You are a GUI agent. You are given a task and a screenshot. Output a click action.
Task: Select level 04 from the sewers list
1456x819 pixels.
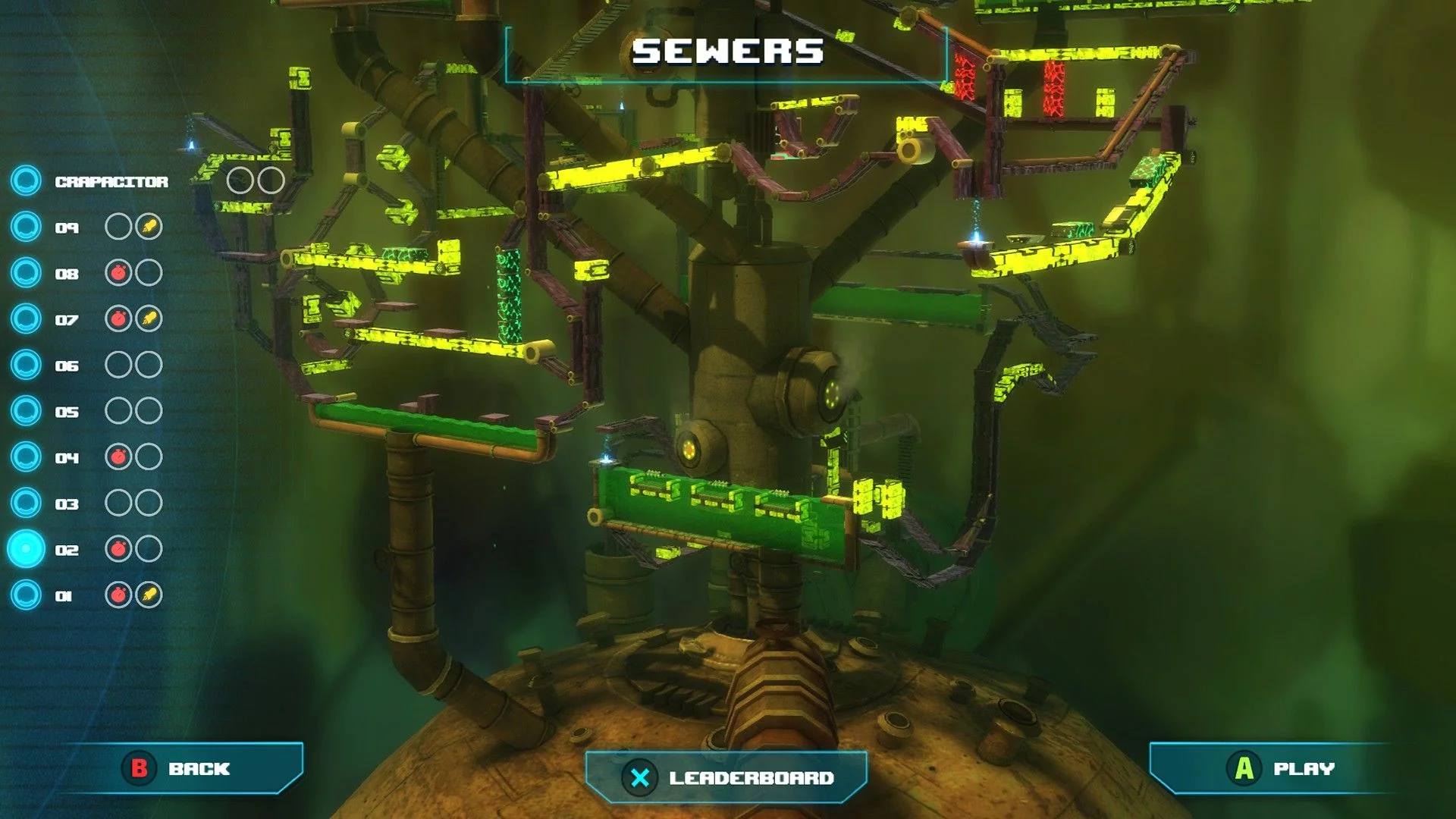click(67, 458)
